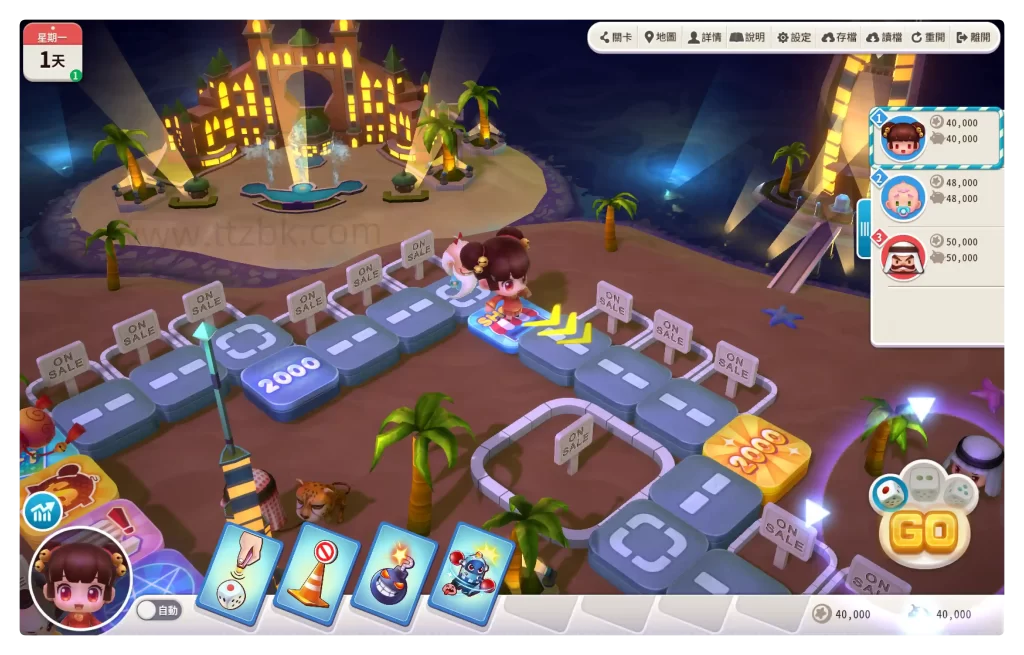Save the game with 存檔
1024x655 pixels.
coord(840,37)
